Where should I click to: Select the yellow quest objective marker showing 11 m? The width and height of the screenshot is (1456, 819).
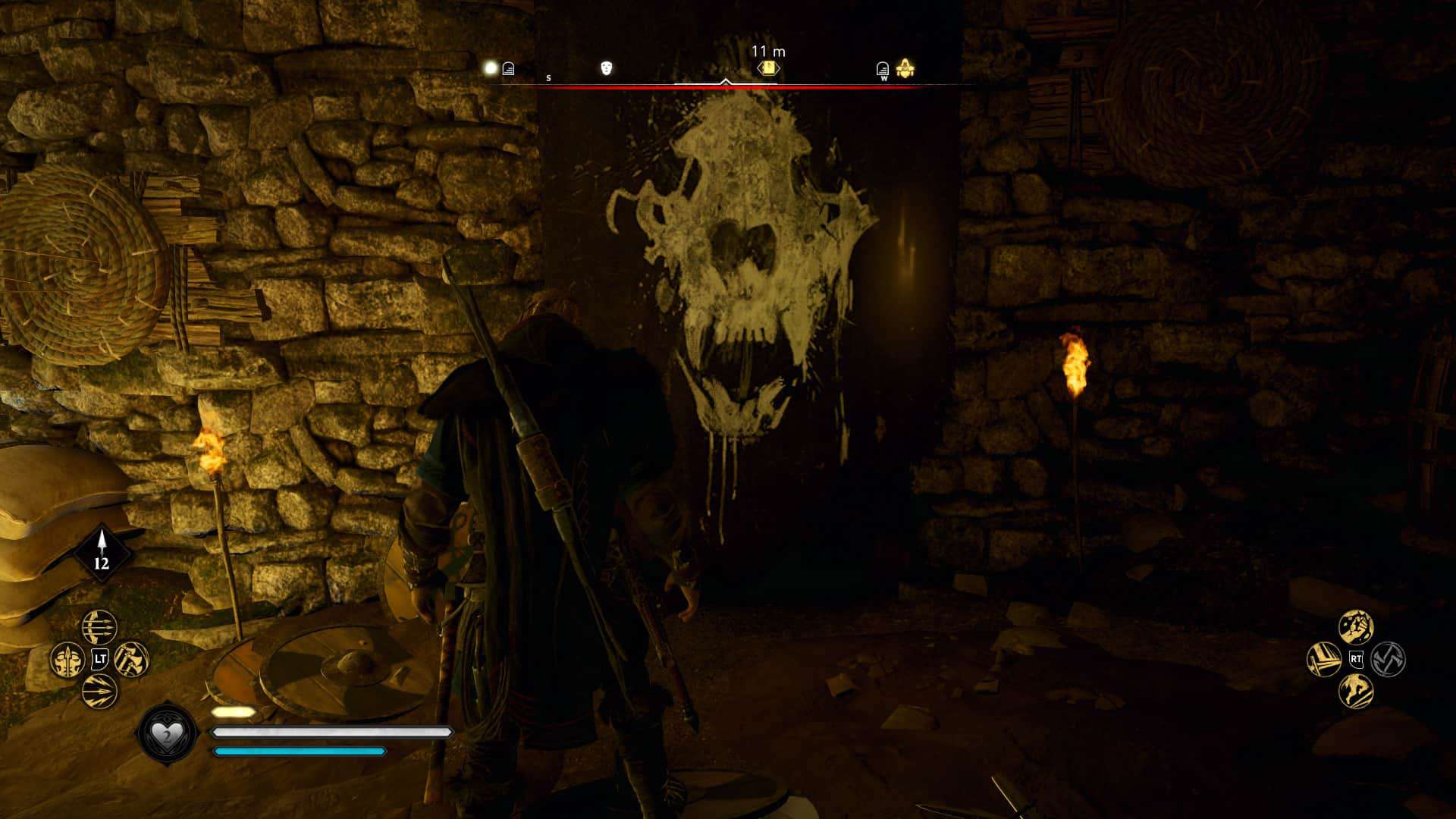[x=769, y=67]
